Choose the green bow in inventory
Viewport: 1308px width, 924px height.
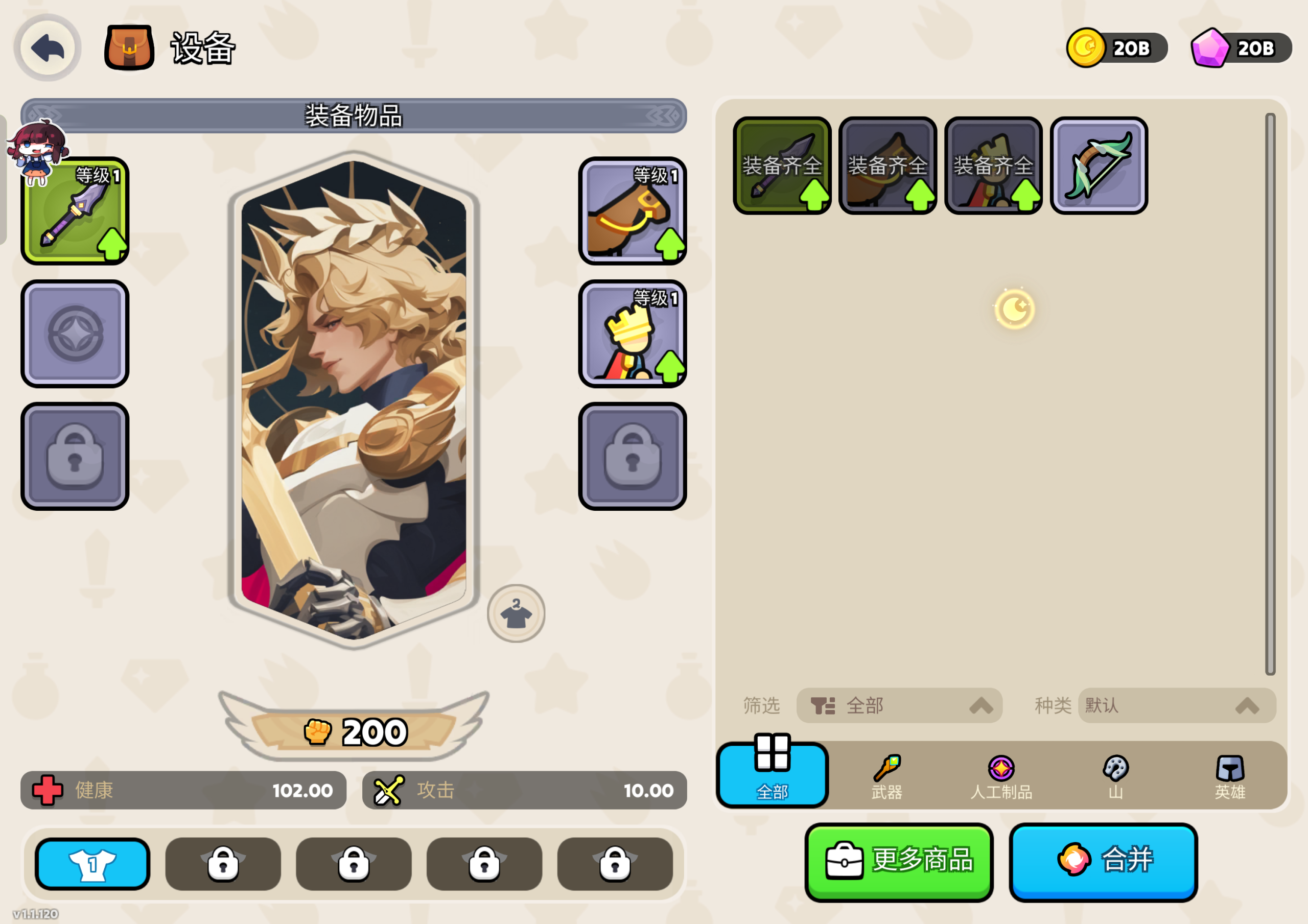tap(1099, 166)
